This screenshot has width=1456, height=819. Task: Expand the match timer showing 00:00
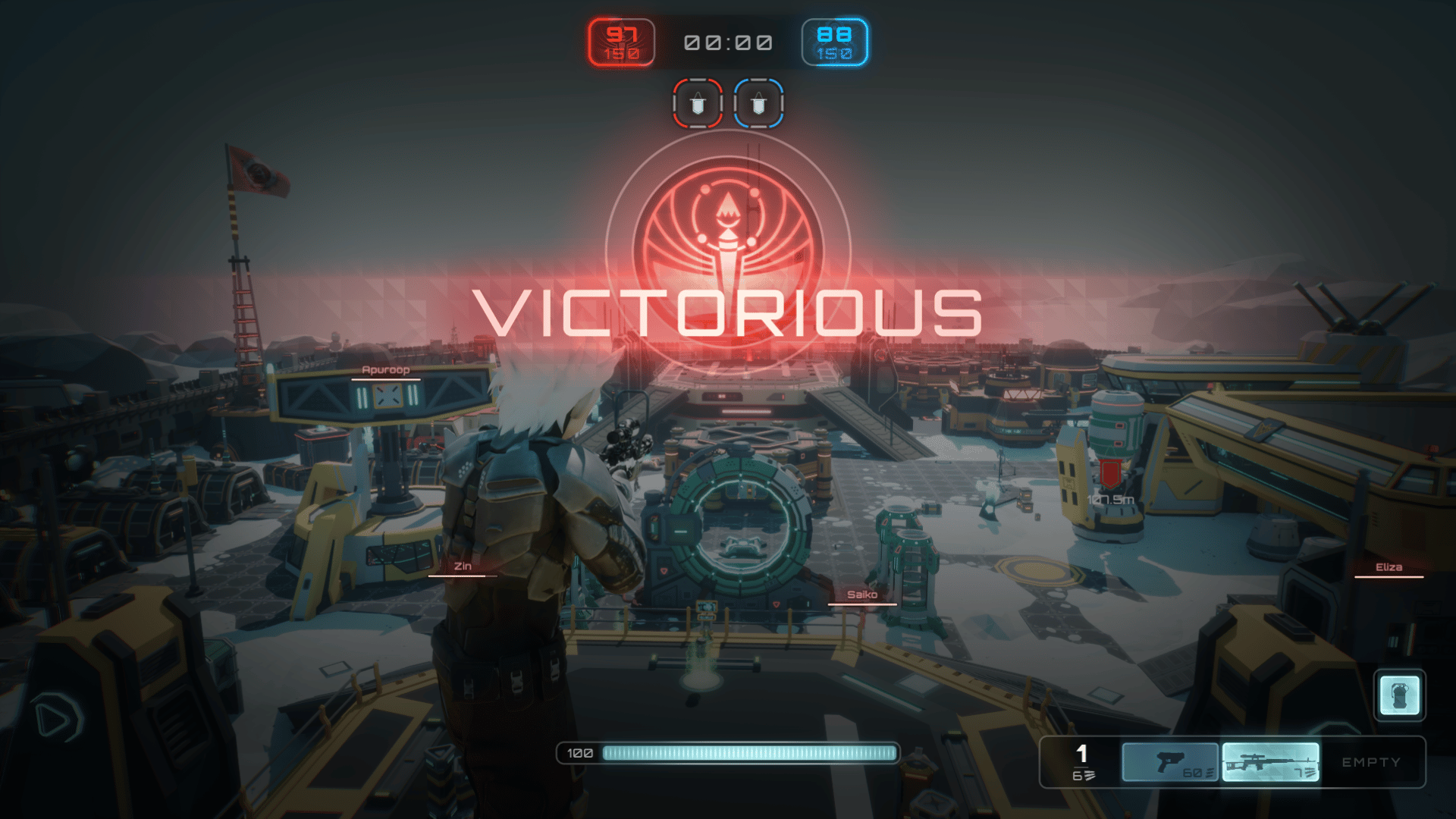click(726, 42)
